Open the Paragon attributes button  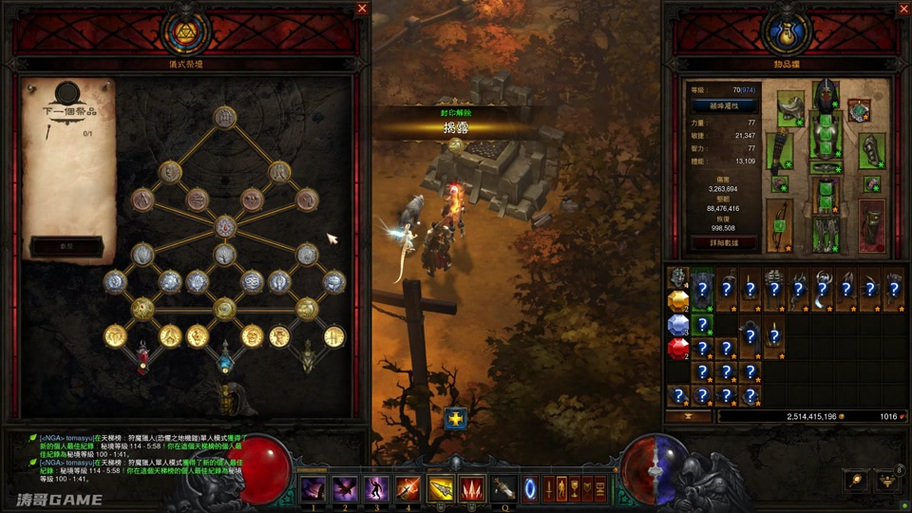coord(725,105)
